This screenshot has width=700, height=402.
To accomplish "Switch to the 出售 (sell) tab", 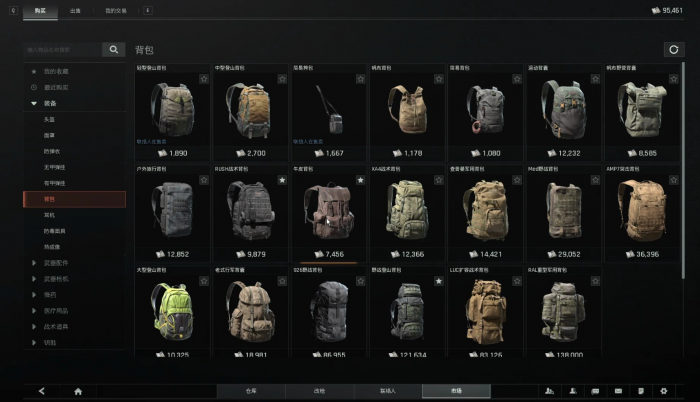I will tap(75, 10).
